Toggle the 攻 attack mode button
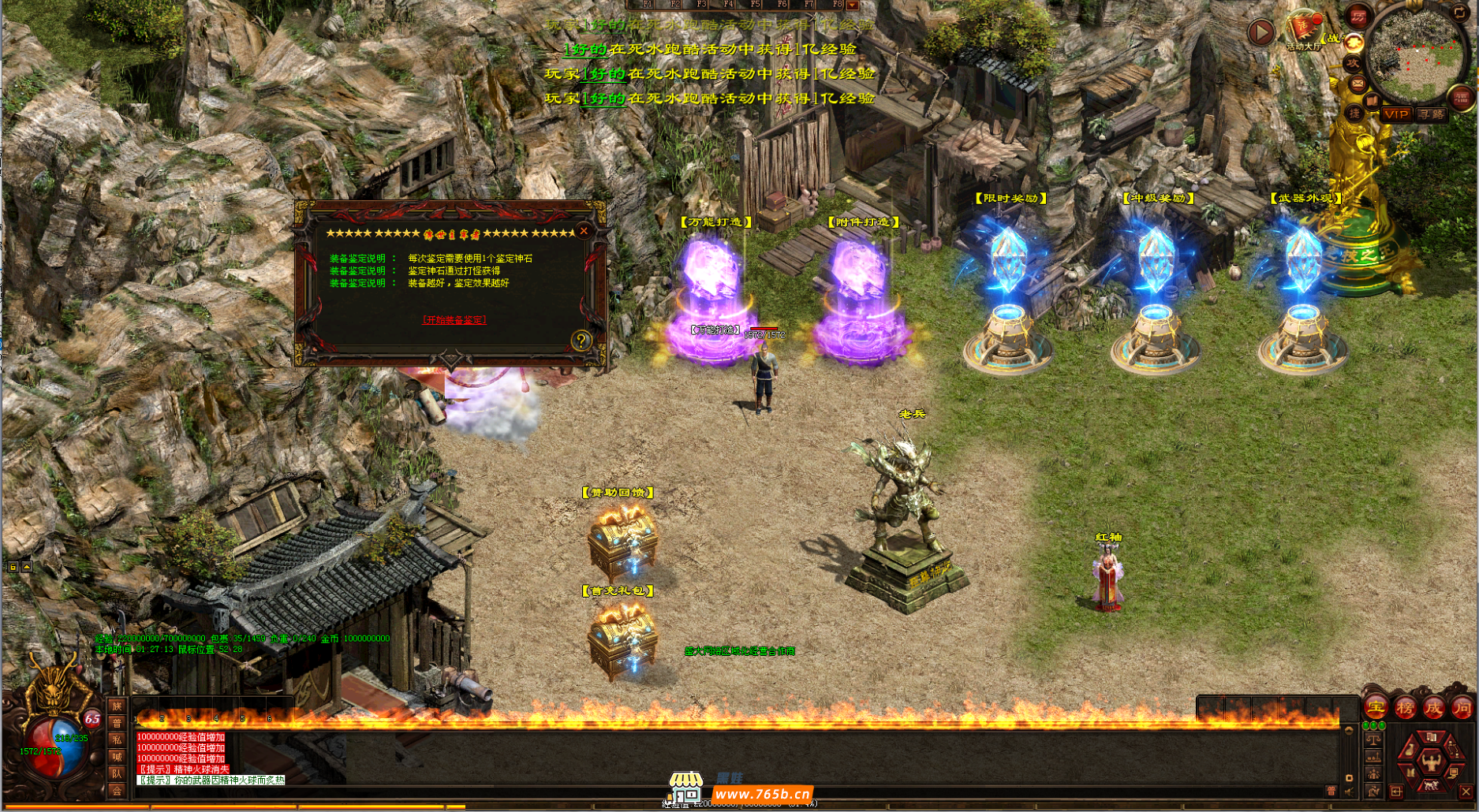 (x=1353, y=63)
